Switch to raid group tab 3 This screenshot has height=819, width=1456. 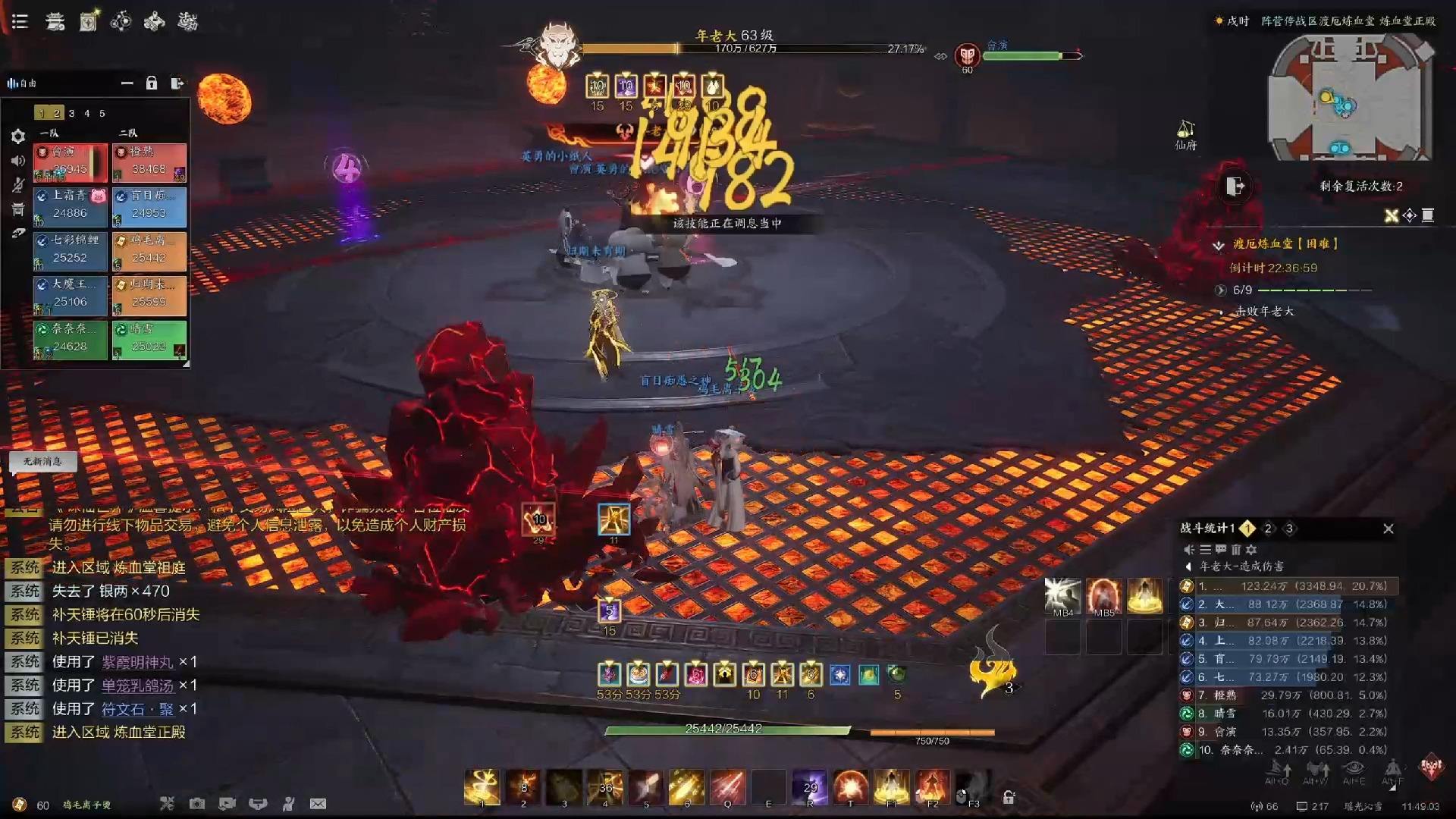click(71, 113)
